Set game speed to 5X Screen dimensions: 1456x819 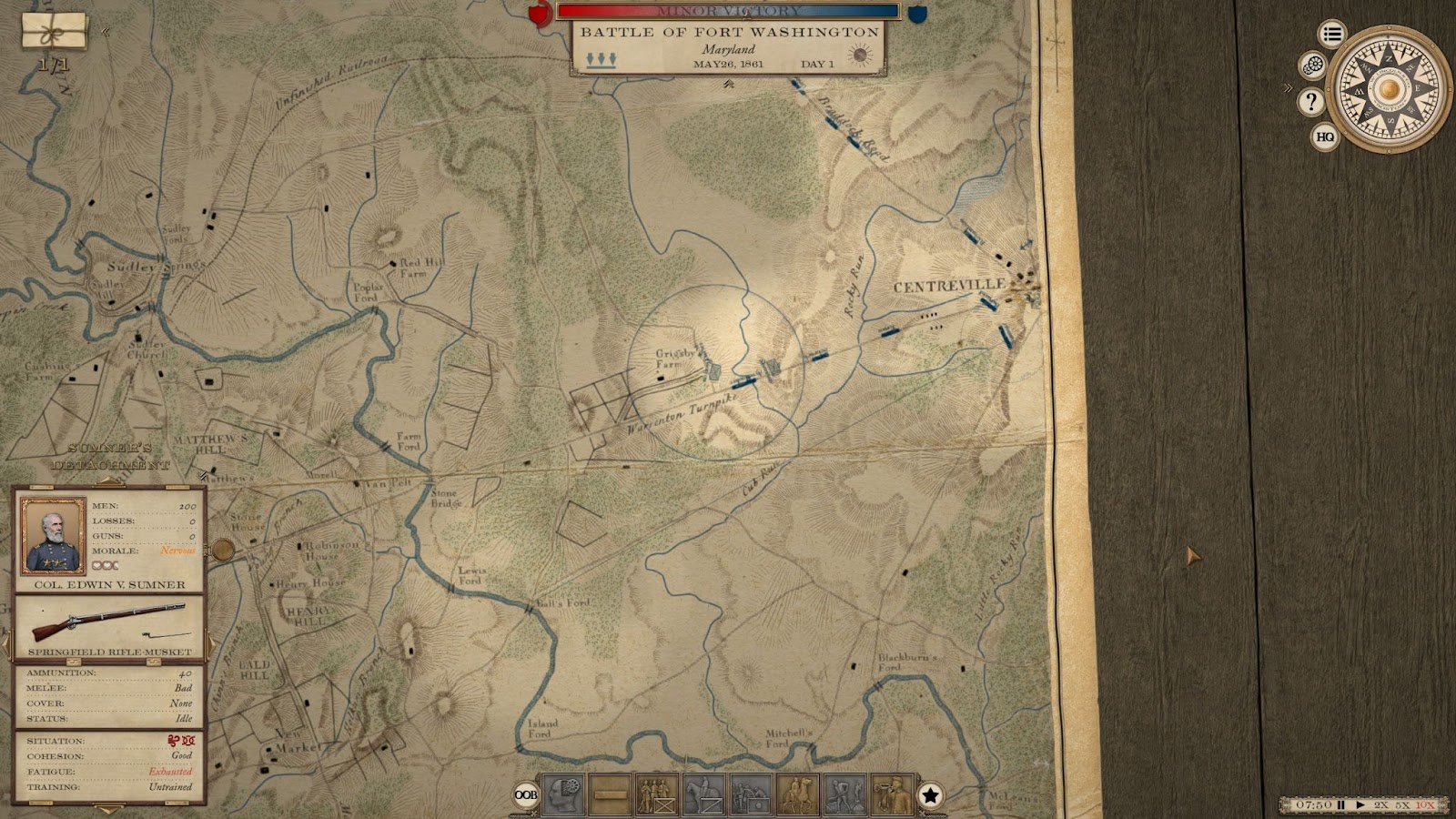1403,805
